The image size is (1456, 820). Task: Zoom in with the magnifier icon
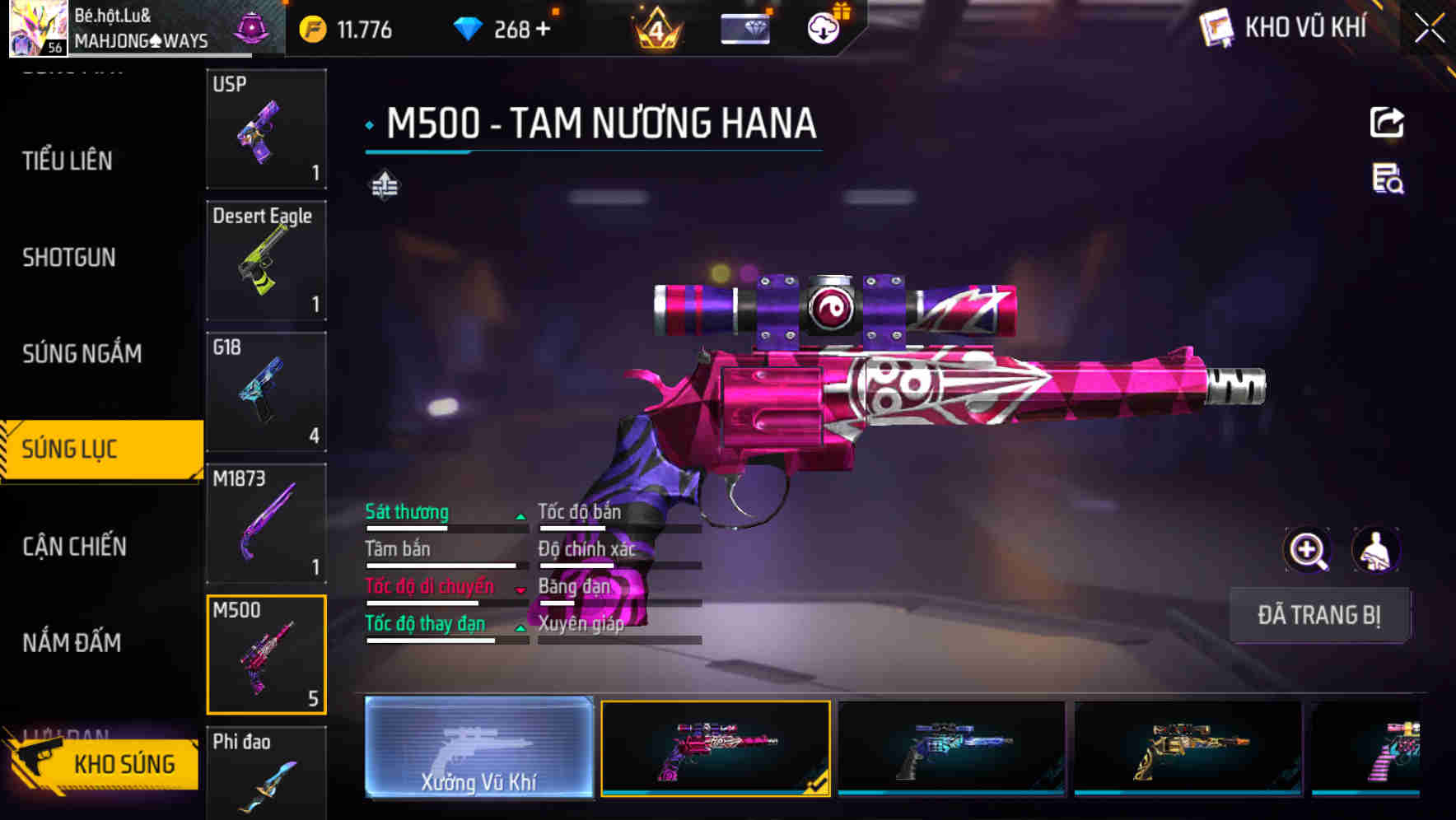tap(1307, 550)
